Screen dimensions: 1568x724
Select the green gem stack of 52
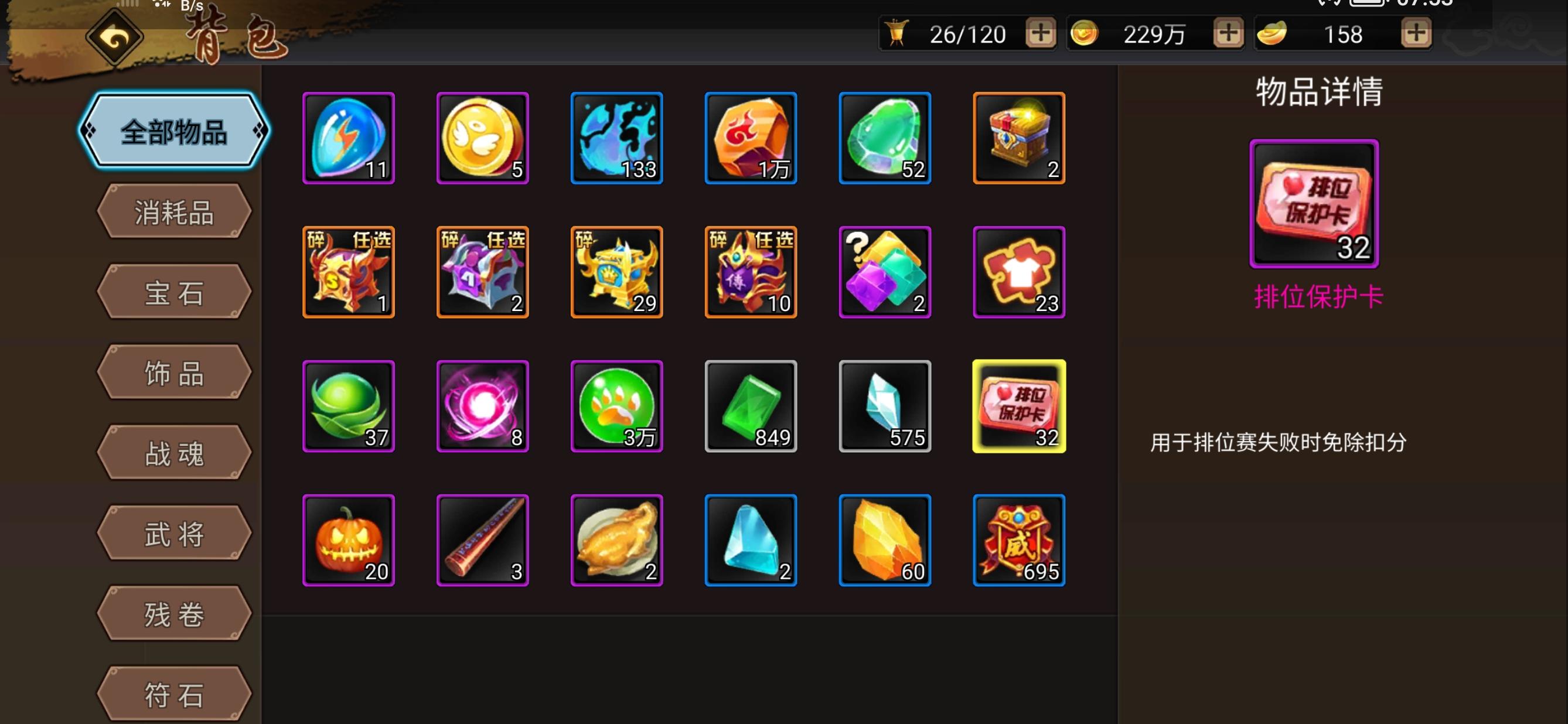(x=884, y=138)
